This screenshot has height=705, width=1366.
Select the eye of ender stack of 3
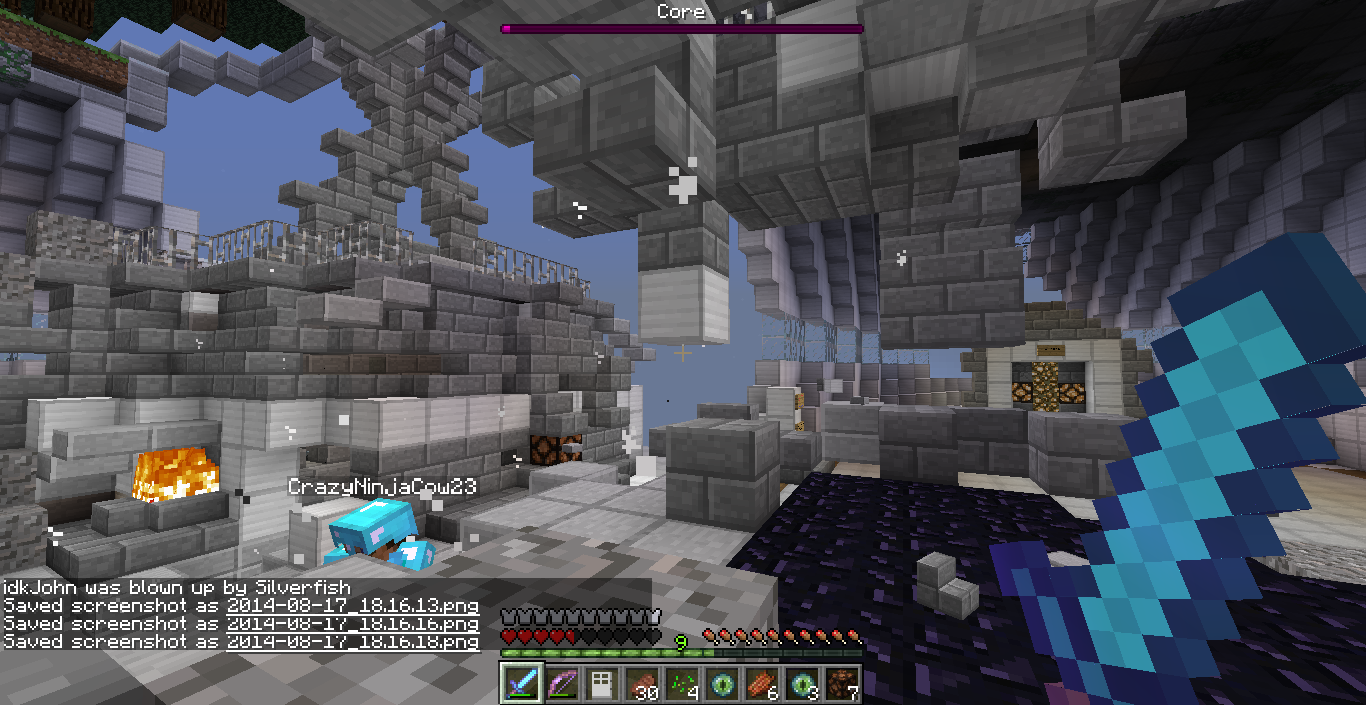[x=801, y=684]
